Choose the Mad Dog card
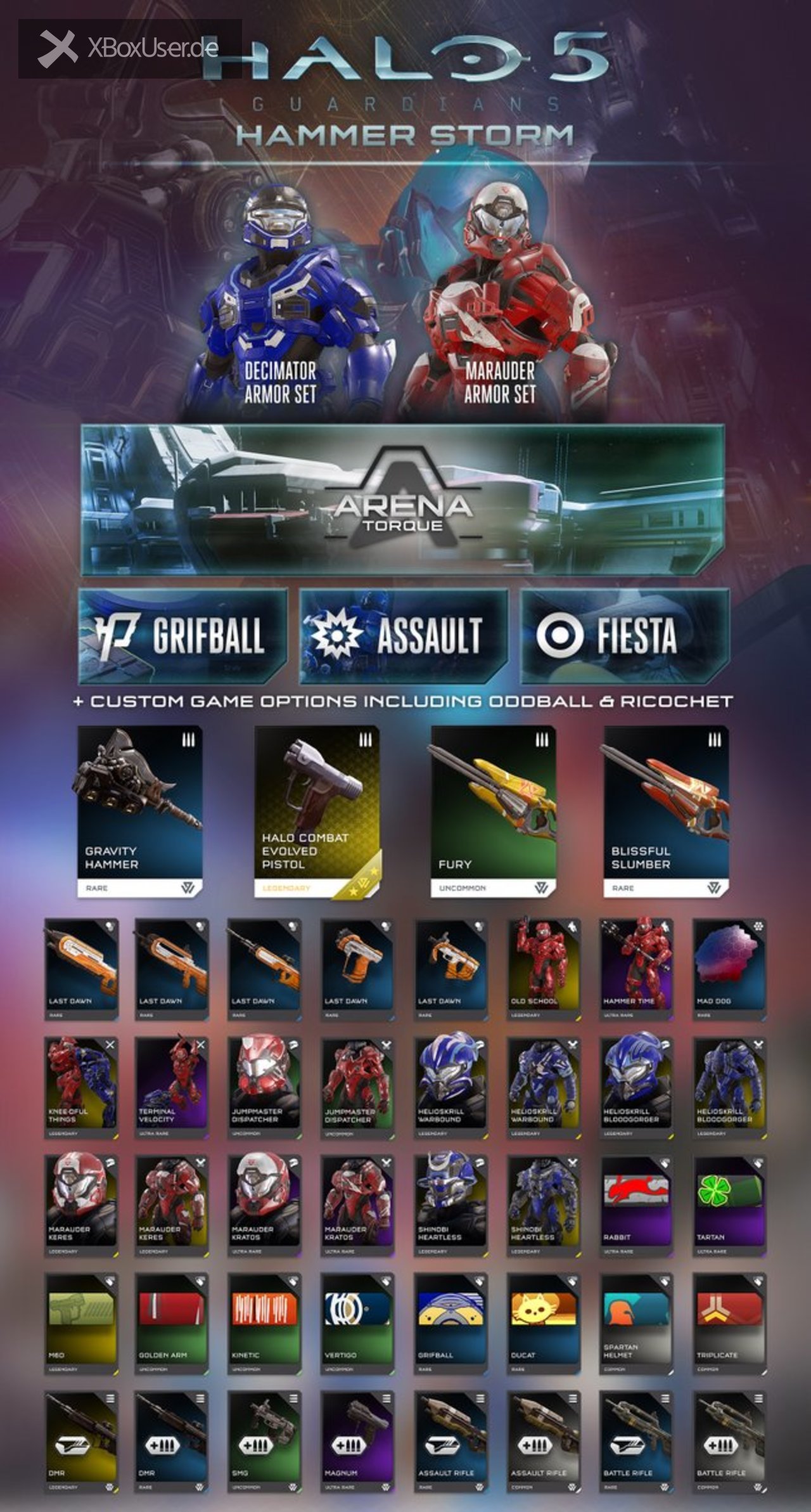Image resolution: width=811 pixels, height=1512 pixels. (729, 969)
